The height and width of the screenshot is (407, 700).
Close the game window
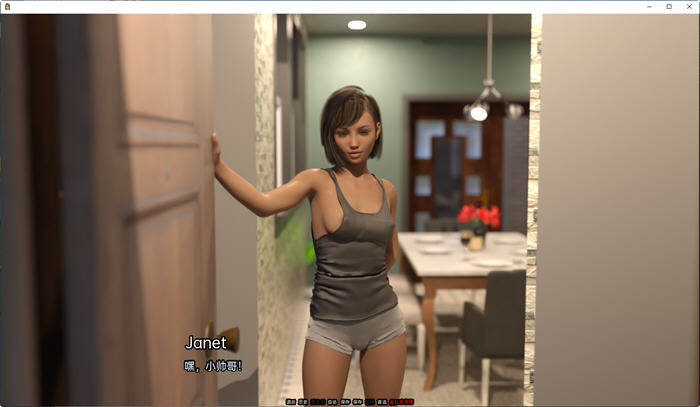click(x=688, y=6)
